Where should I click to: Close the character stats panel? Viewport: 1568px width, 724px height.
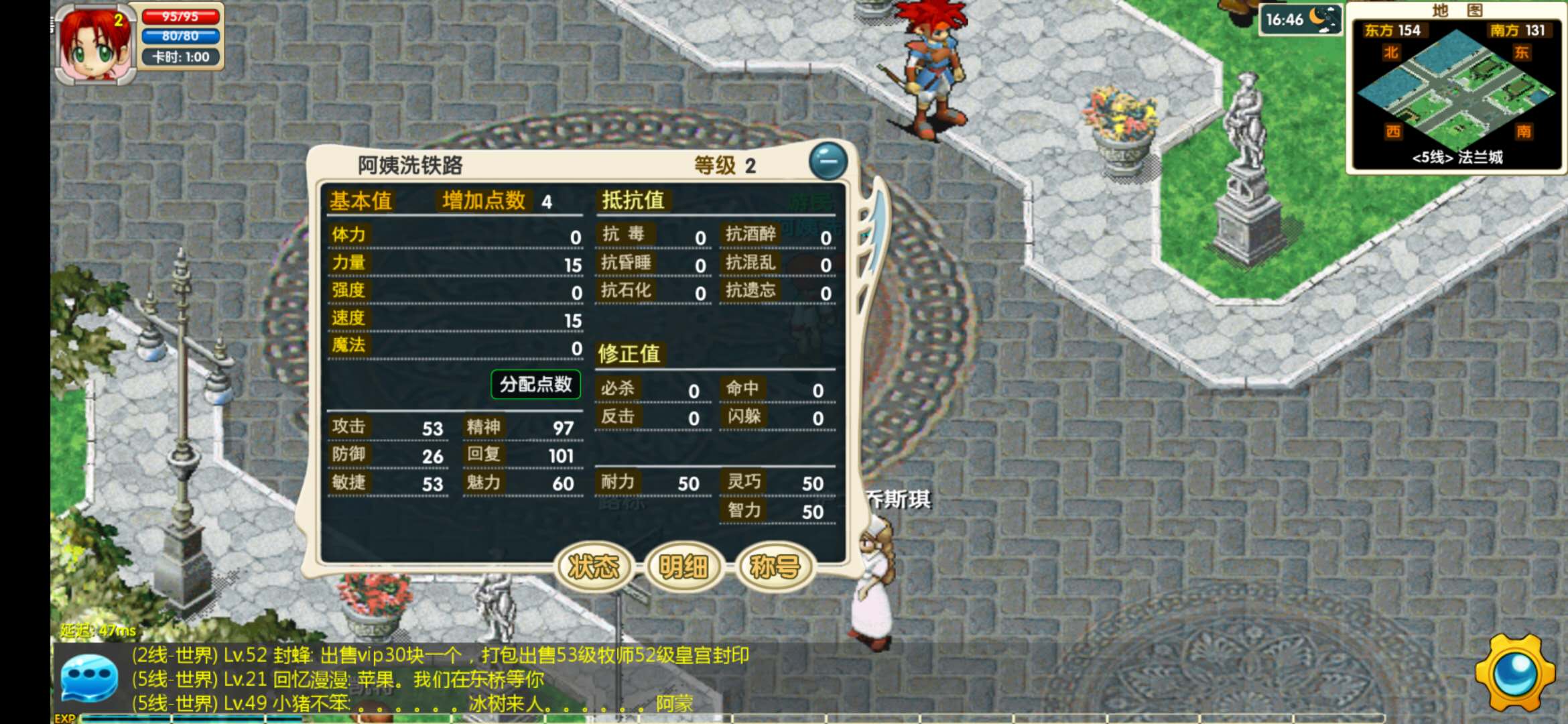coord(828,162)
